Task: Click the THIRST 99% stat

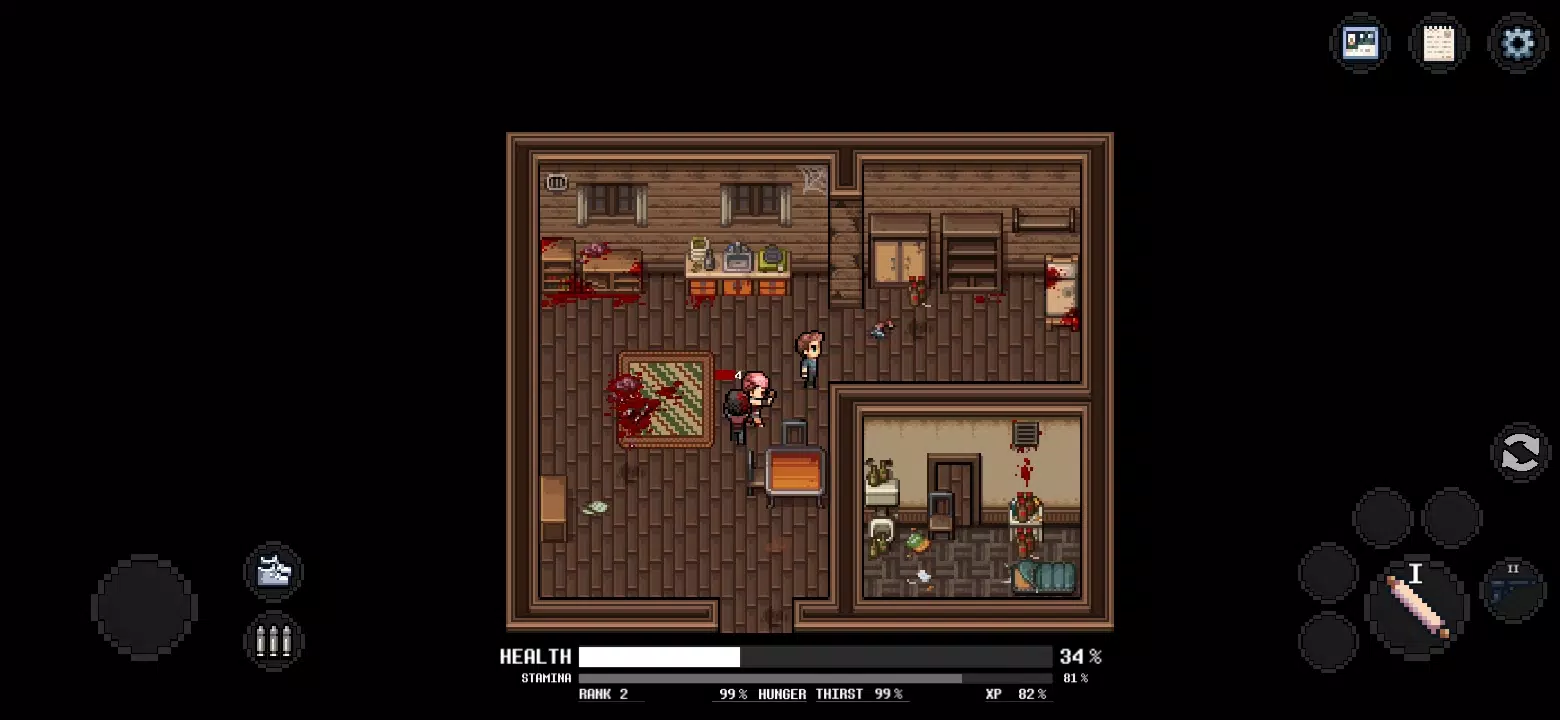Action: click(x=862, y=693)
